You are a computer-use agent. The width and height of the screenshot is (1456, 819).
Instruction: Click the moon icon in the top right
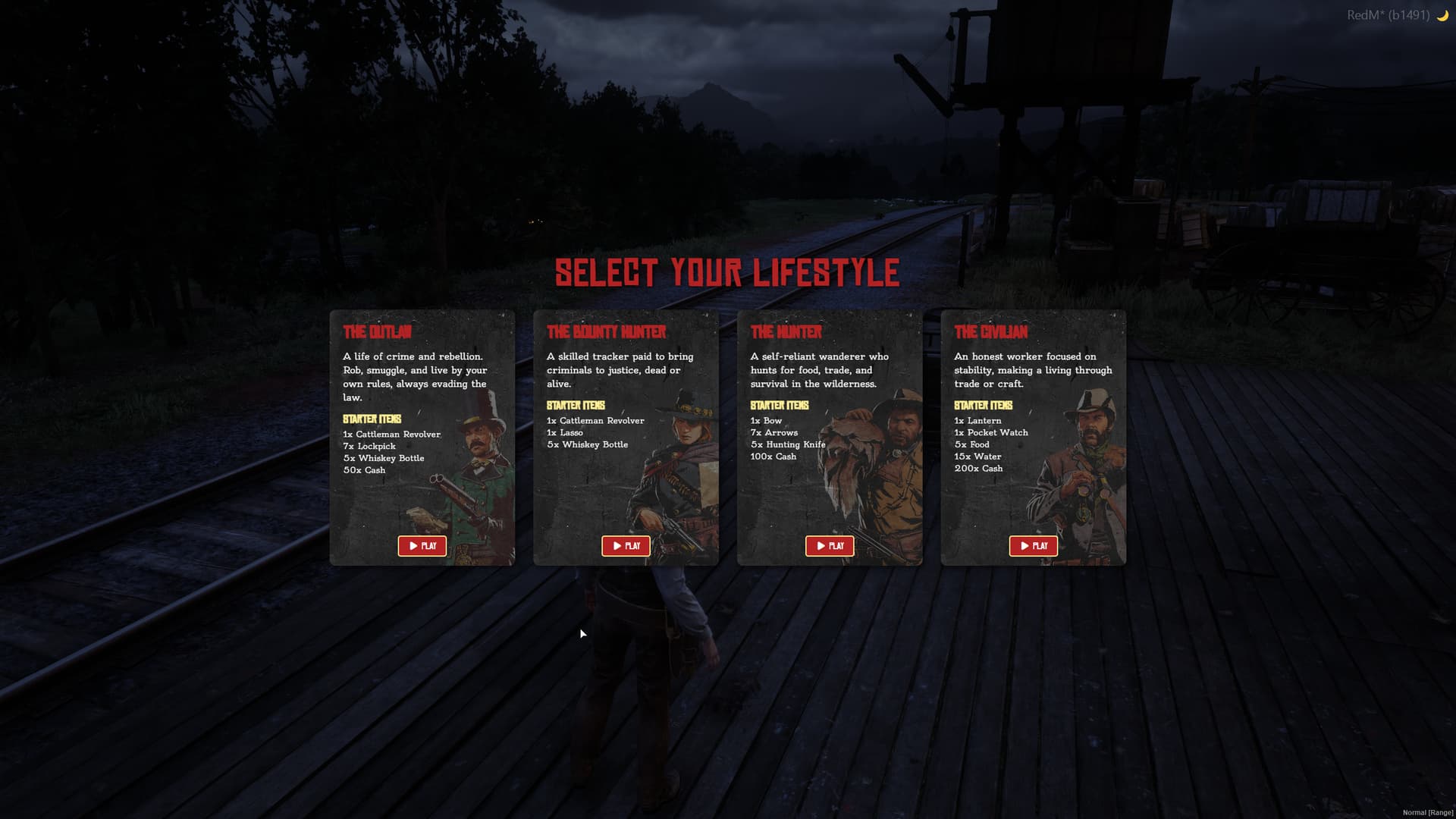pyautogui.click(x=1442, y=14)
